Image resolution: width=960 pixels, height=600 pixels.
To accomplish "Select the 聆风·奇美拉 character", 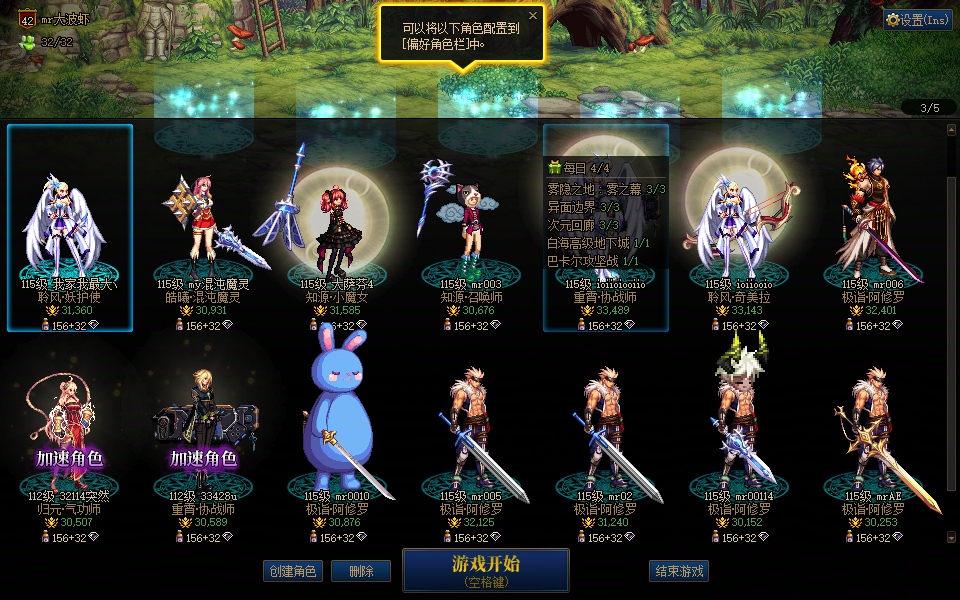I will point(739,228).
